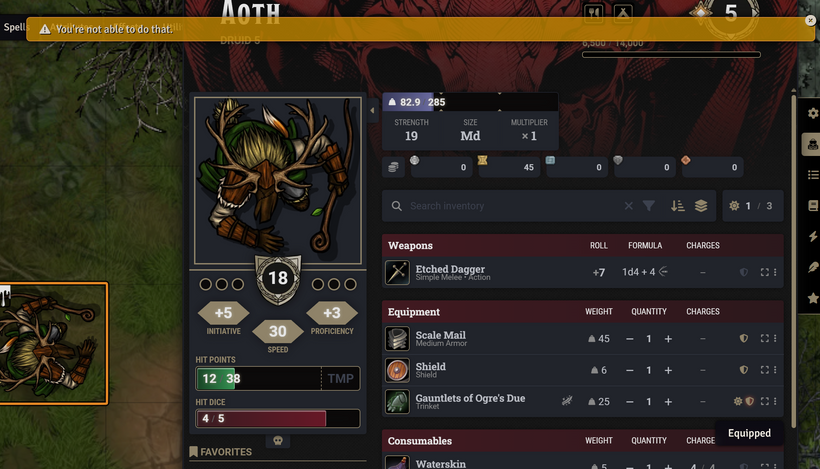The width and height of the screenshot is (820, 469).
Task: Open Gauntlets of Ogre's Due item
Action: pyautogui.click(x=470, y=398)
